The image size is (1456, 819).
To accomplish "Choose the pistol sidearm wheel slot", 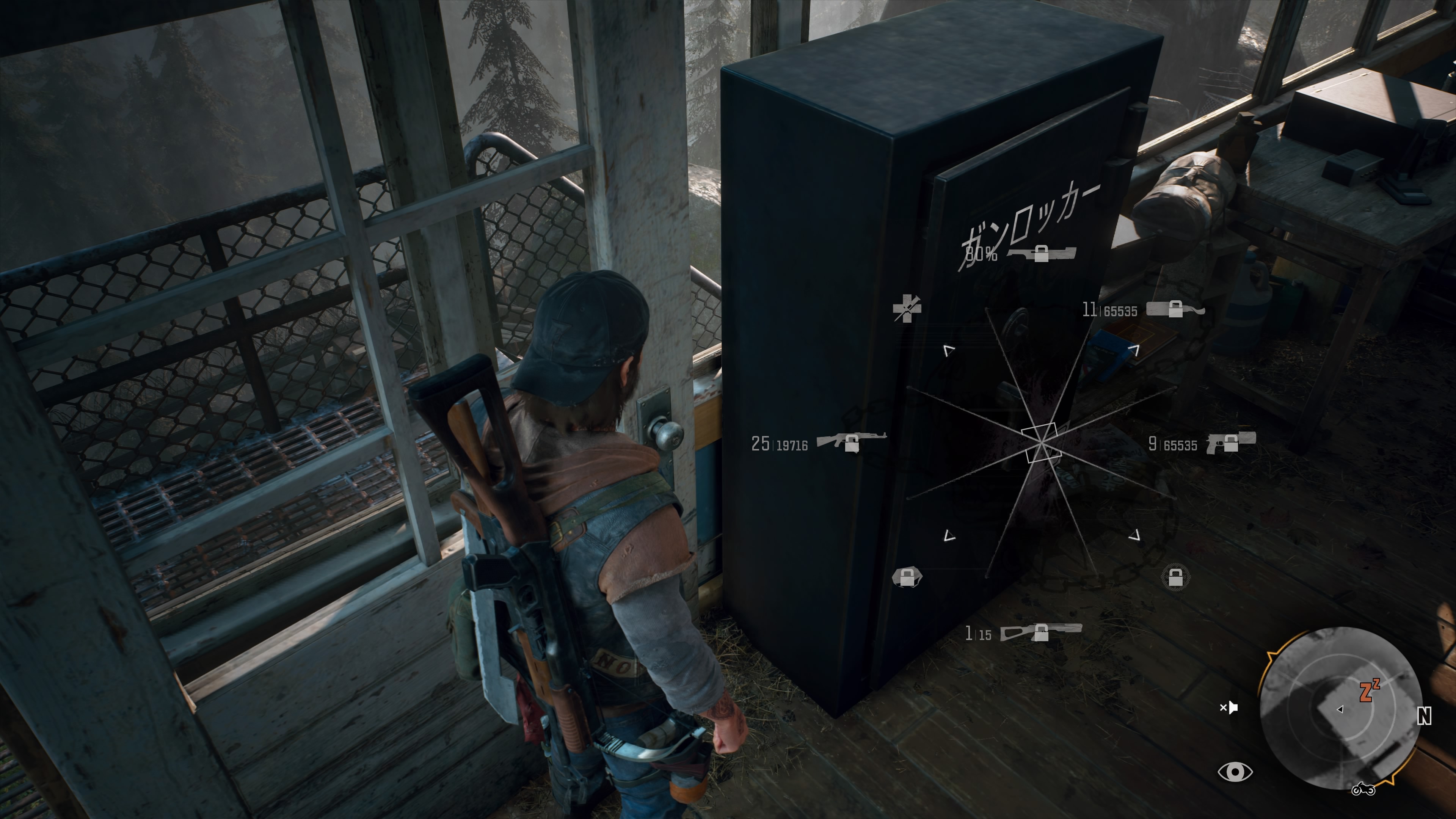I will click(1230, 442).
